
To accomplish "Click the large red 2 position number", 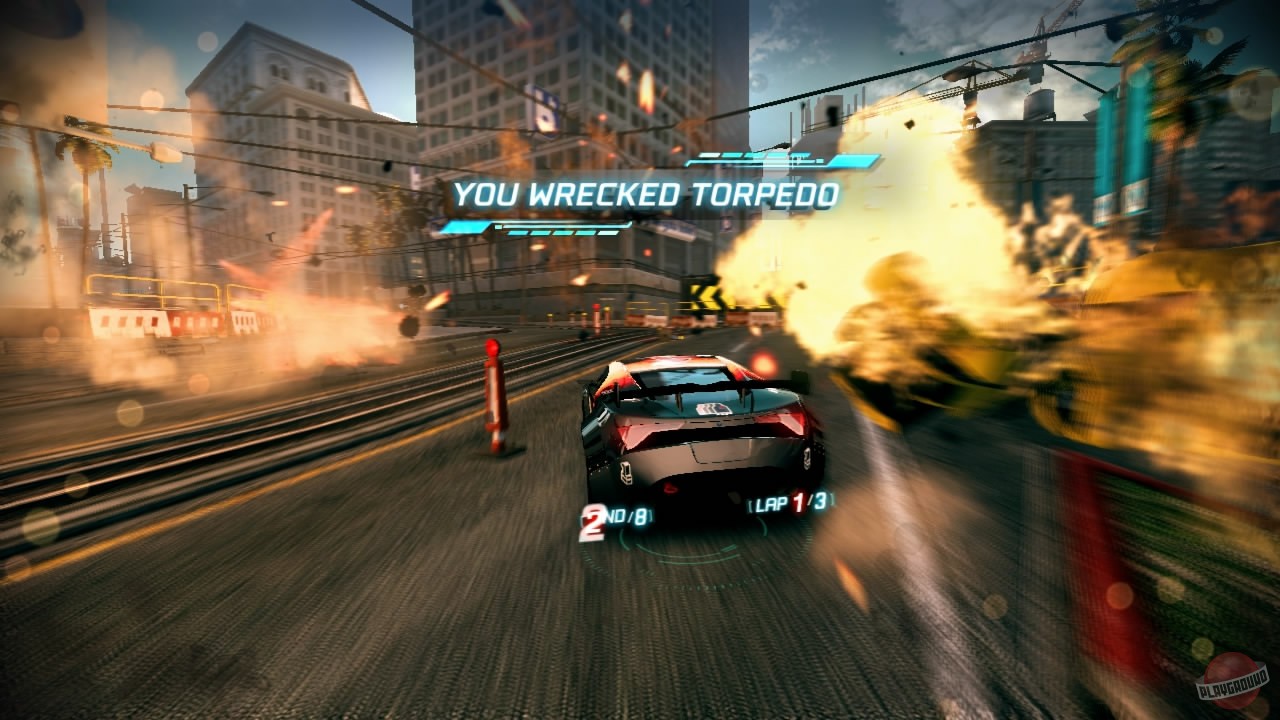I will [592, 524].
